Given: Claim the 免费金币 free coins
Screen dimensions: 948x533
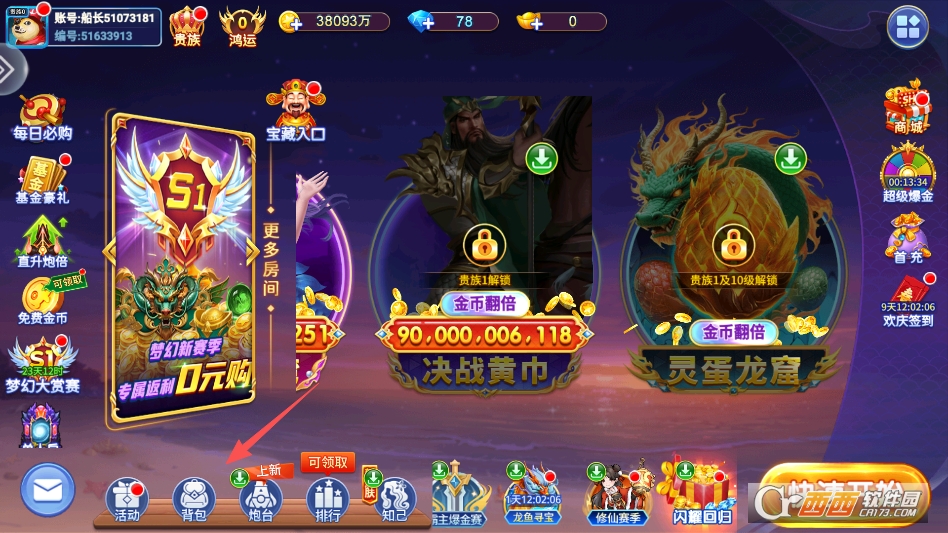Looking at the screenshot, I should [43, 298].
